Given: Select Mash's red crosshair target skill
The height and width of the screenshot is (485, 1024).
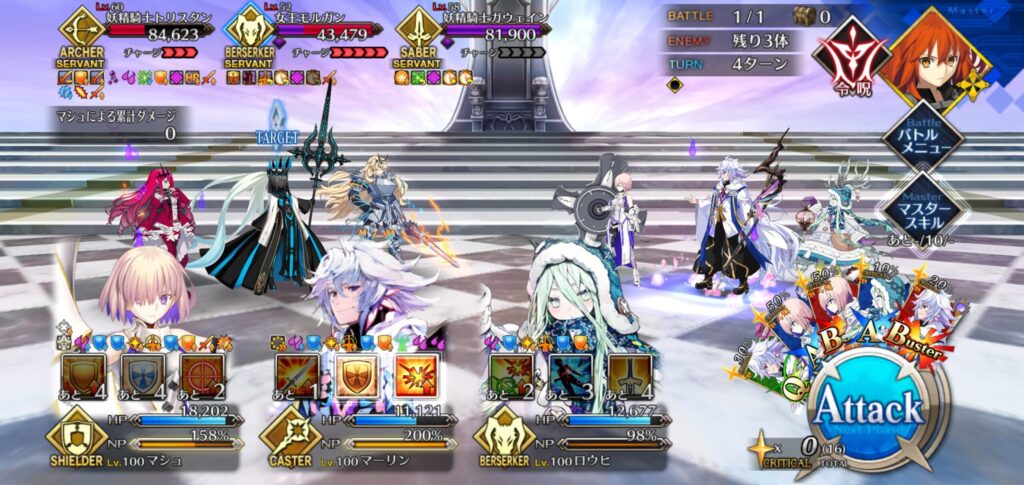Looking at the screenshot, I should [201, 377].
